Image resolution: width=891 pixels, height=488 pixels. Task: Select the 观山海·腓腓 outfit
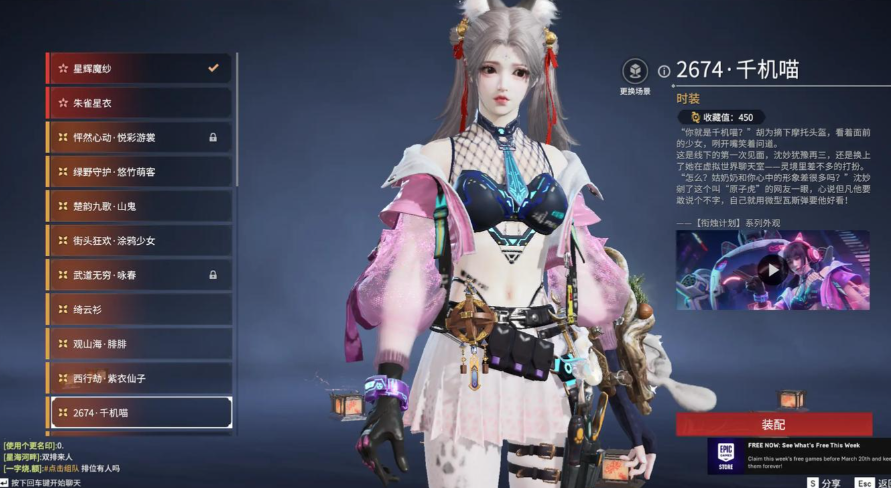point(139,344)
